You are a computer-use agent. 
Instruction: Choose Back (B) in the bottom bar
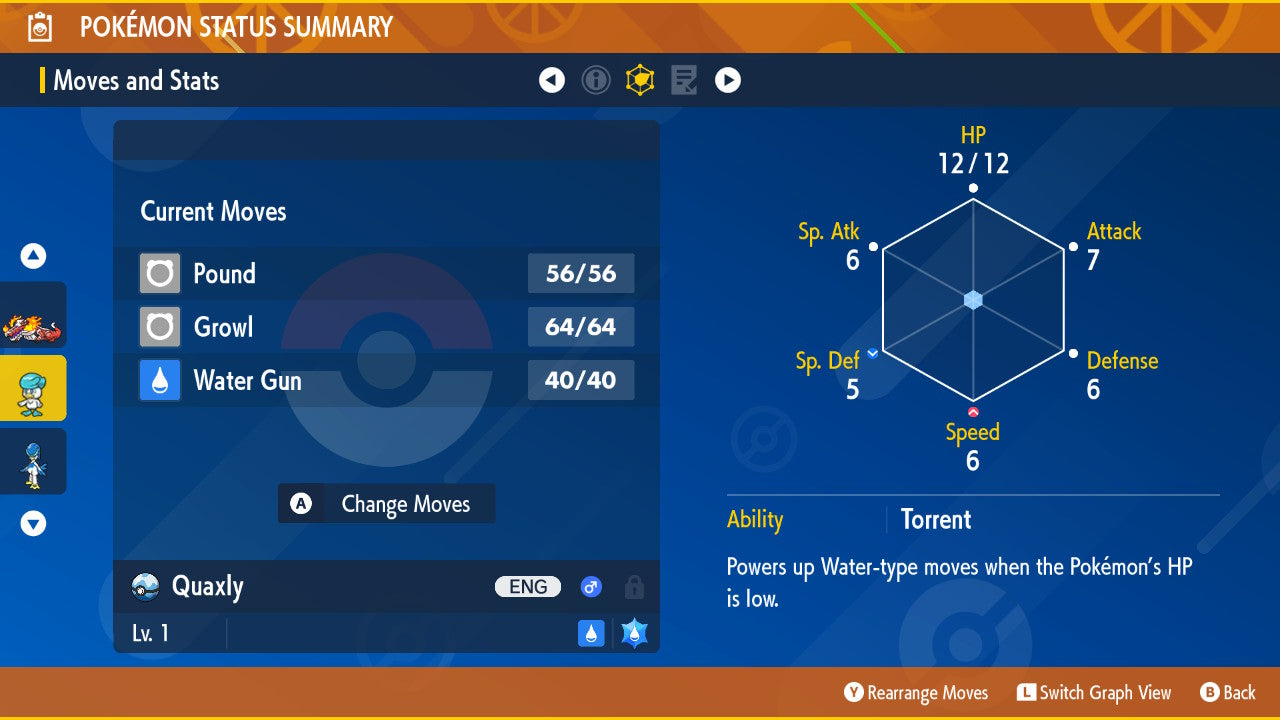(1229, 692)
